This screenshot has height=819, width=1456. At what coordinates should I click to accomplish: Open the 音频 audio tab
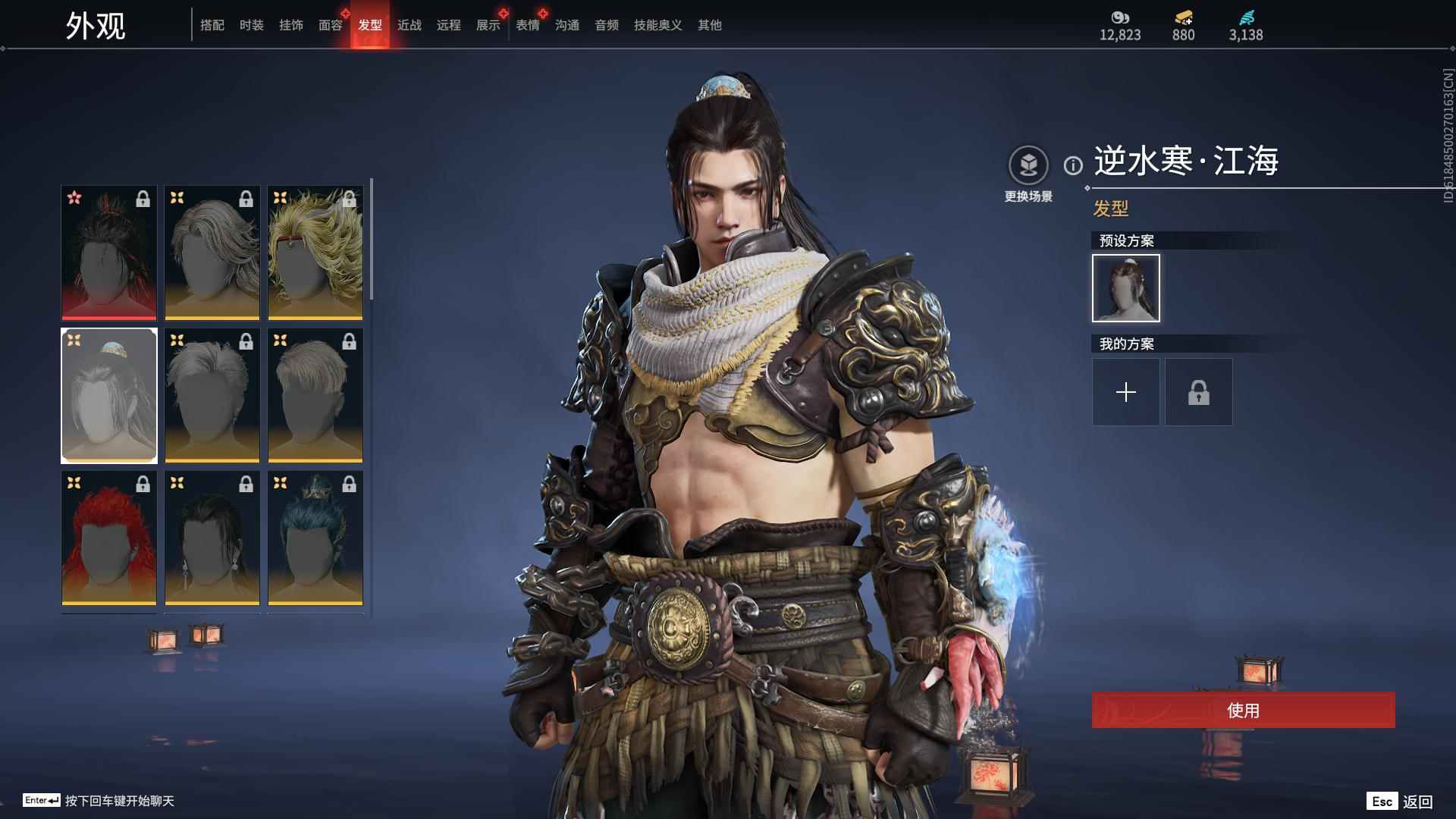coord(607,25)
